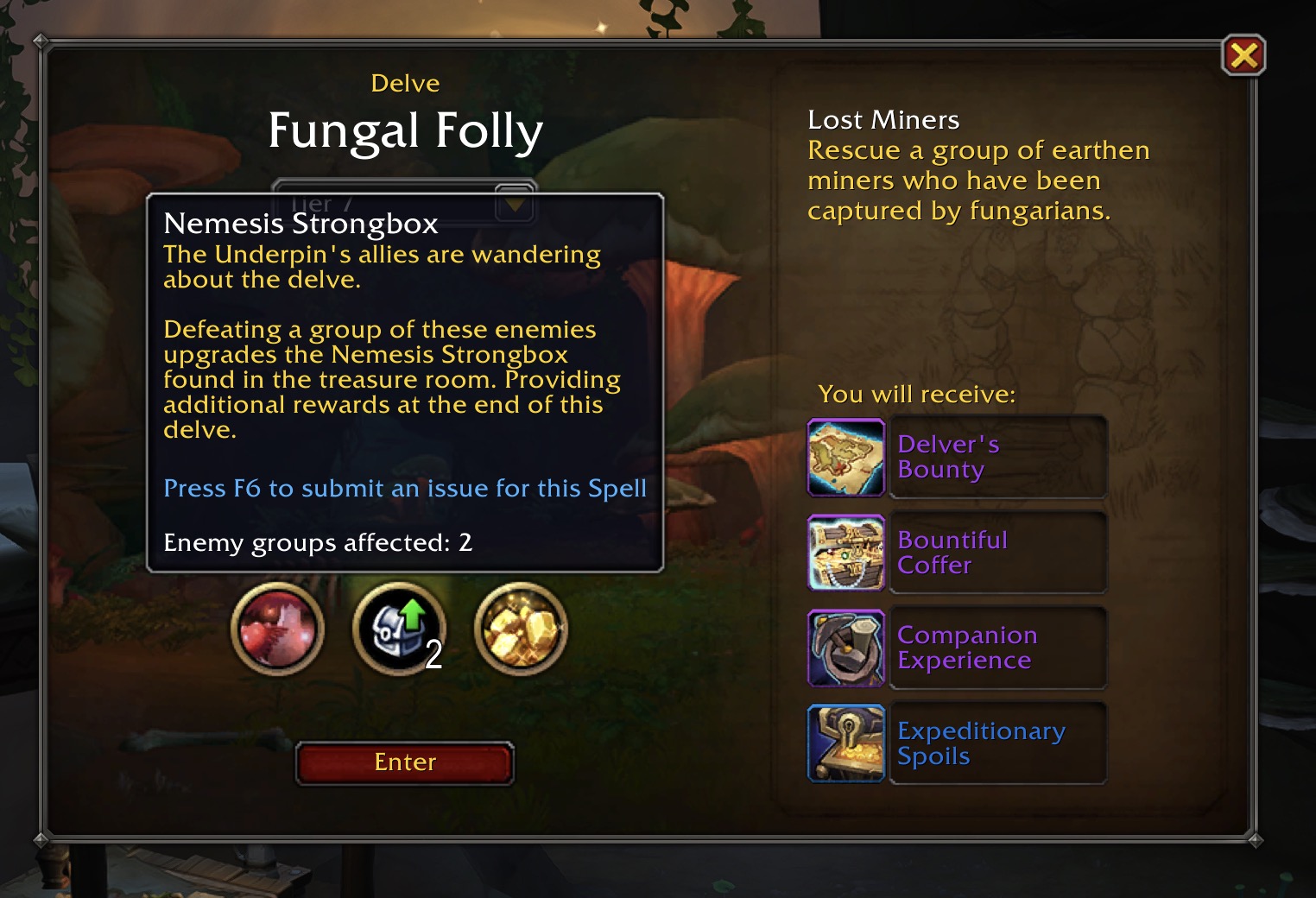Viewport: 1316px width, 898px height.
Task: Select the Companion Experience reward
Action: pyautogui.click(x=956, y=648)
